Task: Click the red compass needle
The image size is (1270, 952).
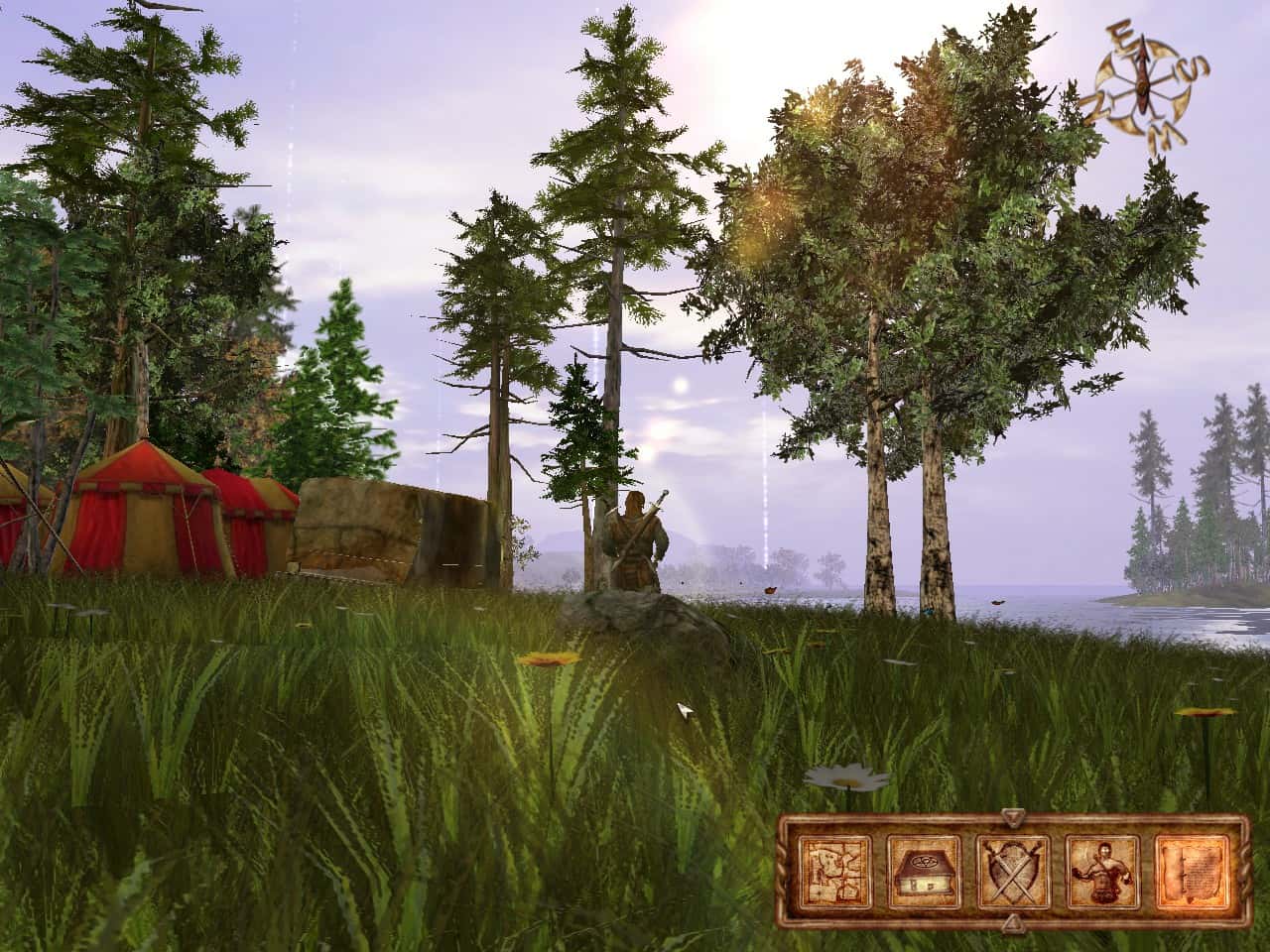Action: 1142,74
